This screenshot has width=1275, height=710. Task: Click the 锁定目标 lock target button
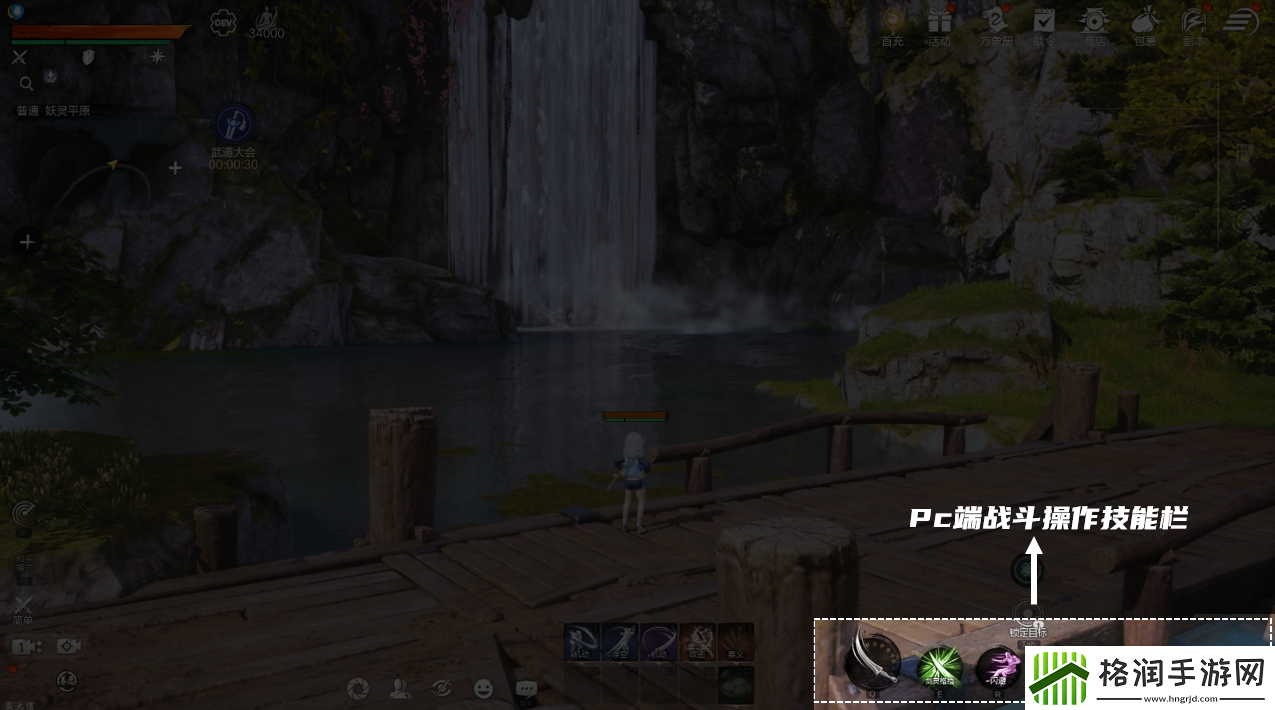pyautogui.click(x=1027, y=616)
